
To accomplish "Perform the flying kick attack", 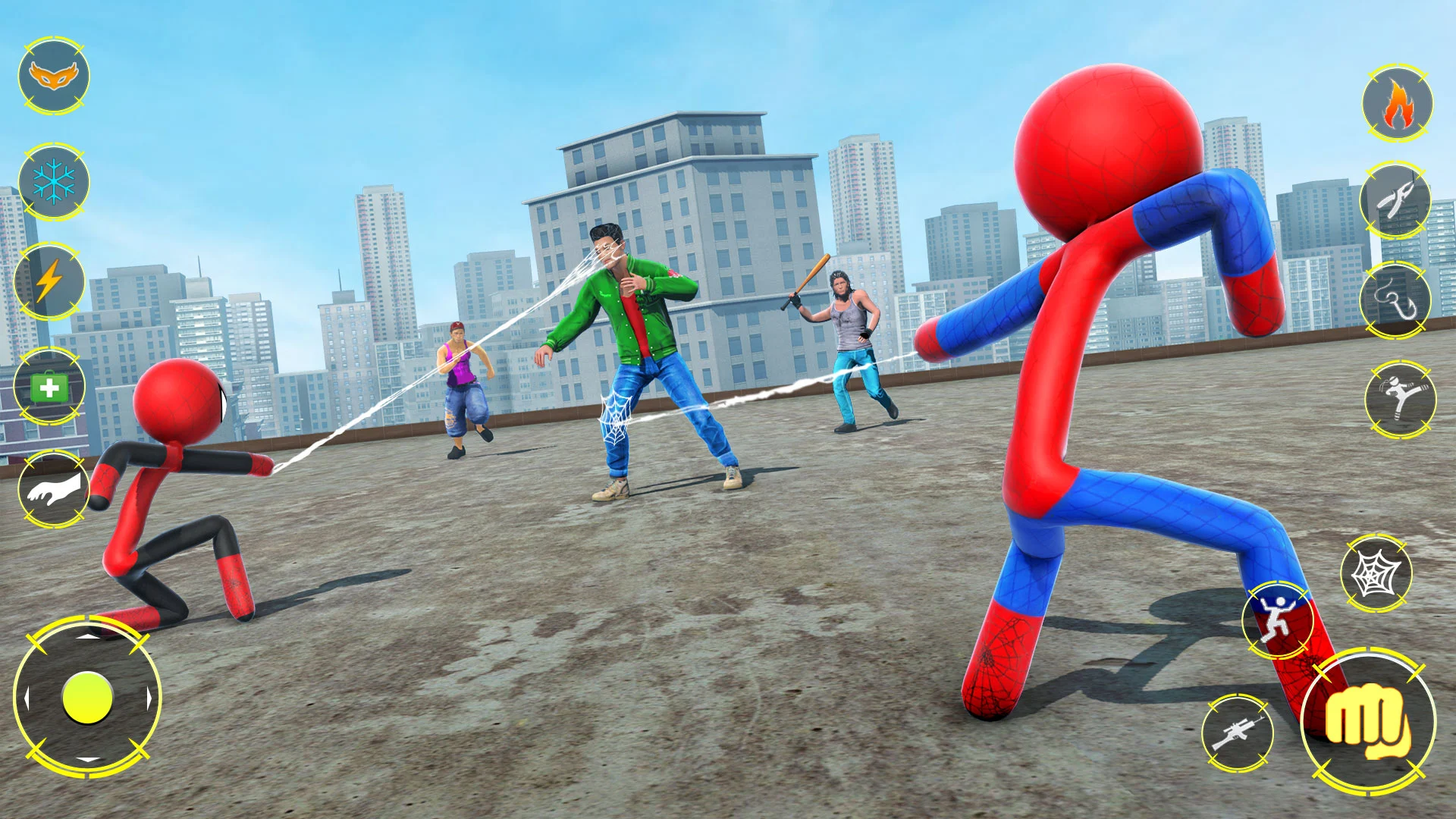I will [1400, 400].
